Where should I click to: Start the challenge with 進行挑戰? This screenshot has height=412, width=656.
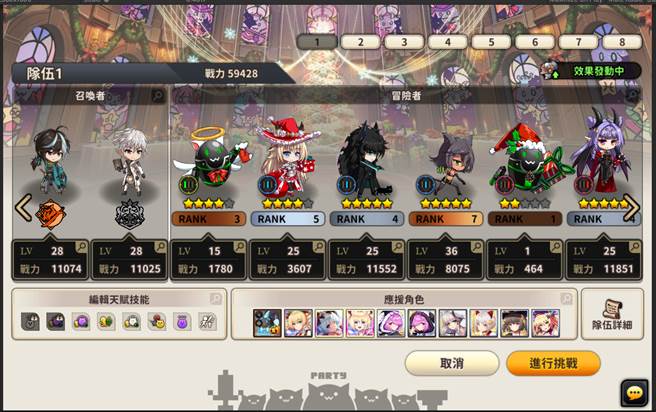pos(553,363)
